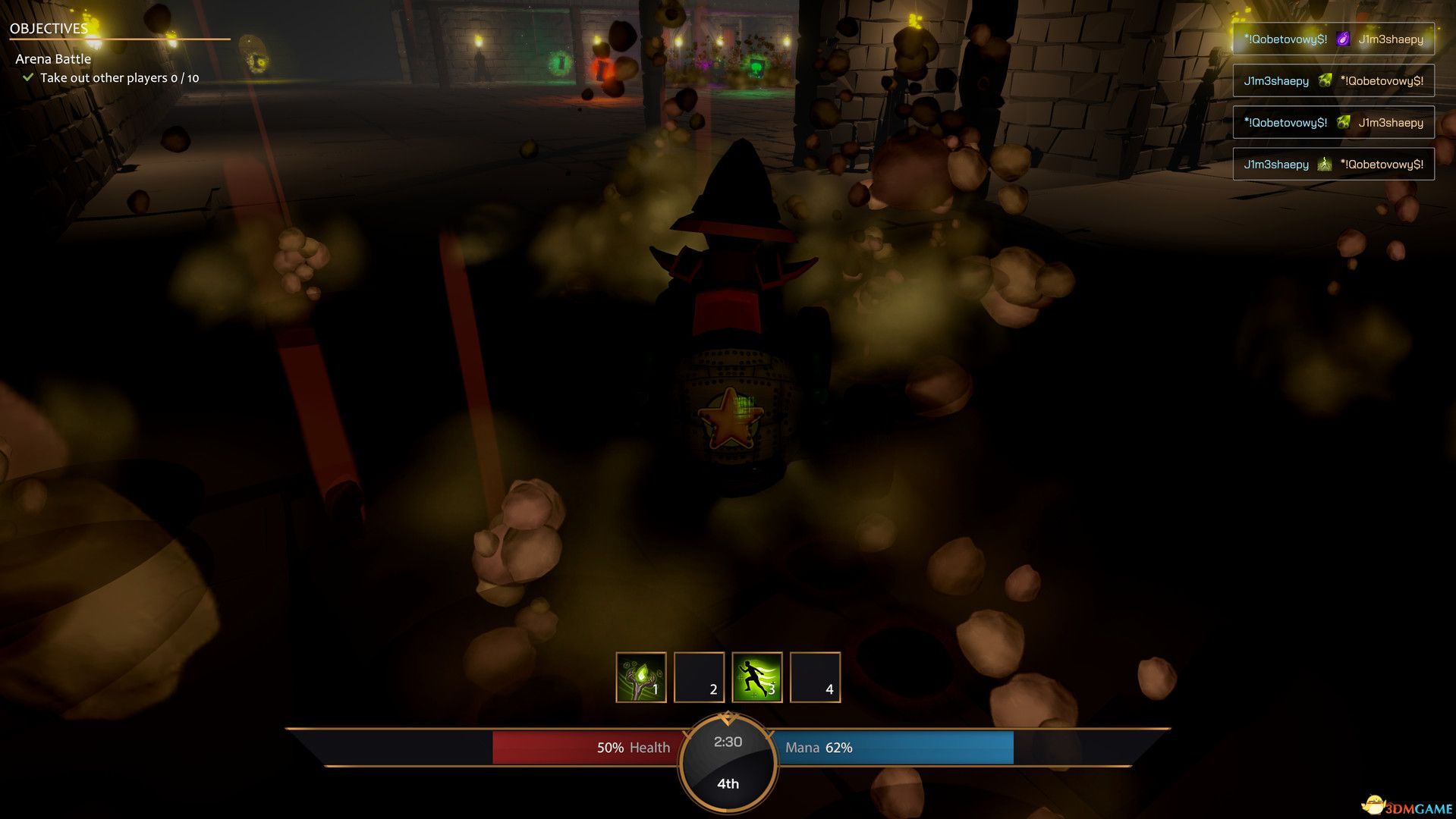1456x819 pixels.
Task: Select empty ability slot number 2
Action: point(699,677)
